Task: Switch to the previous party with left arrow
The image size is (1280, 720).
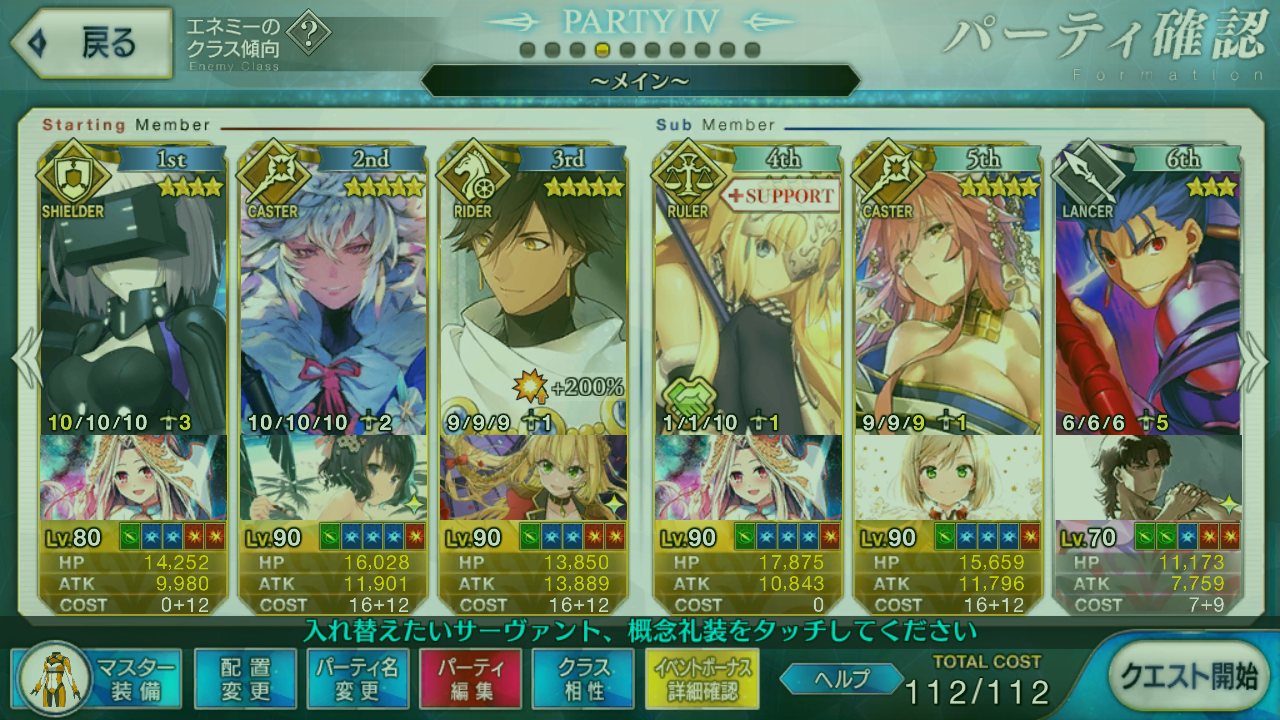Action: [24, 360]
